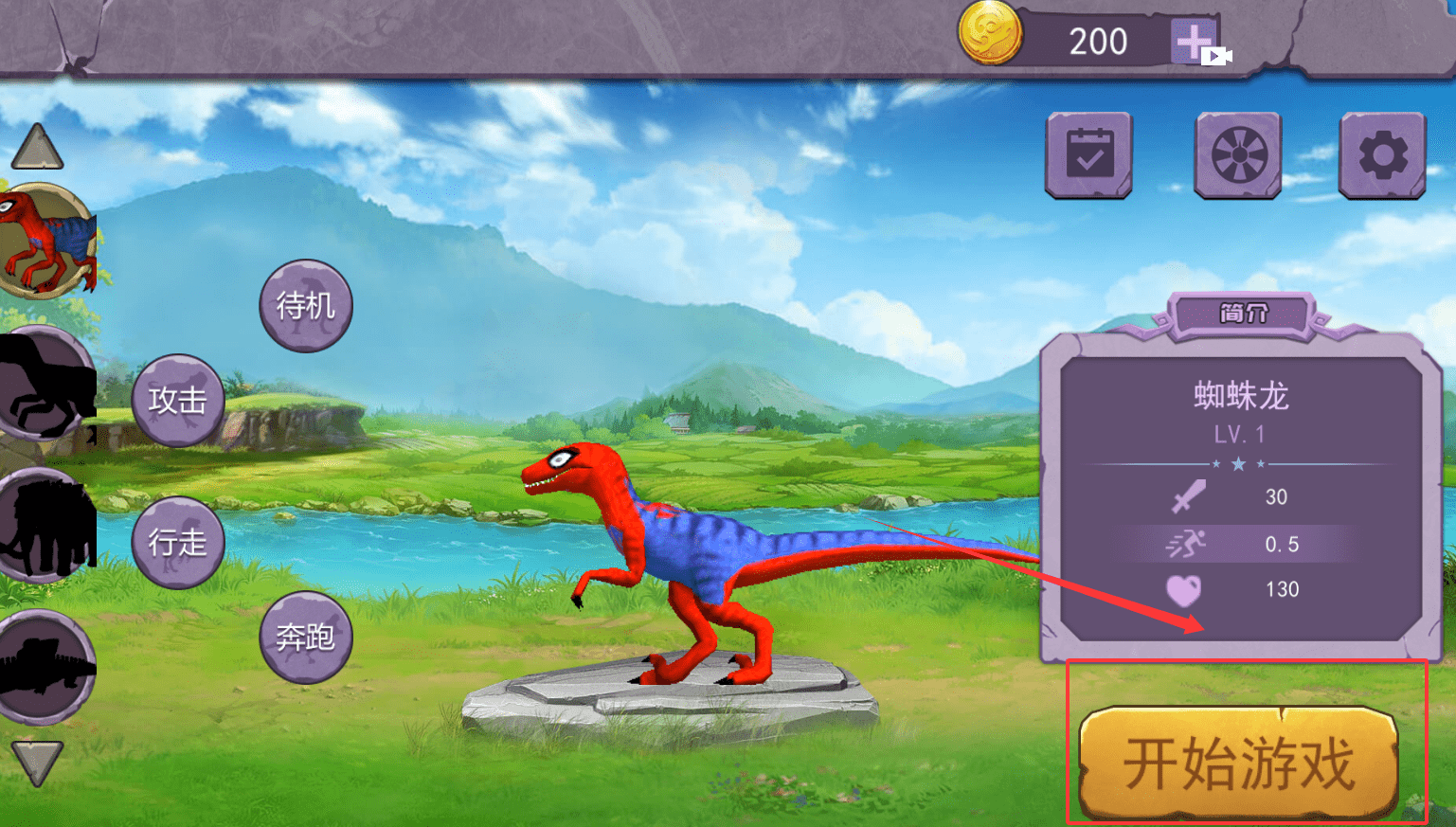This screenshot has width=1456, height=827.
Task: Select the red spider dinosaur portrait
Action: point(45,241)
